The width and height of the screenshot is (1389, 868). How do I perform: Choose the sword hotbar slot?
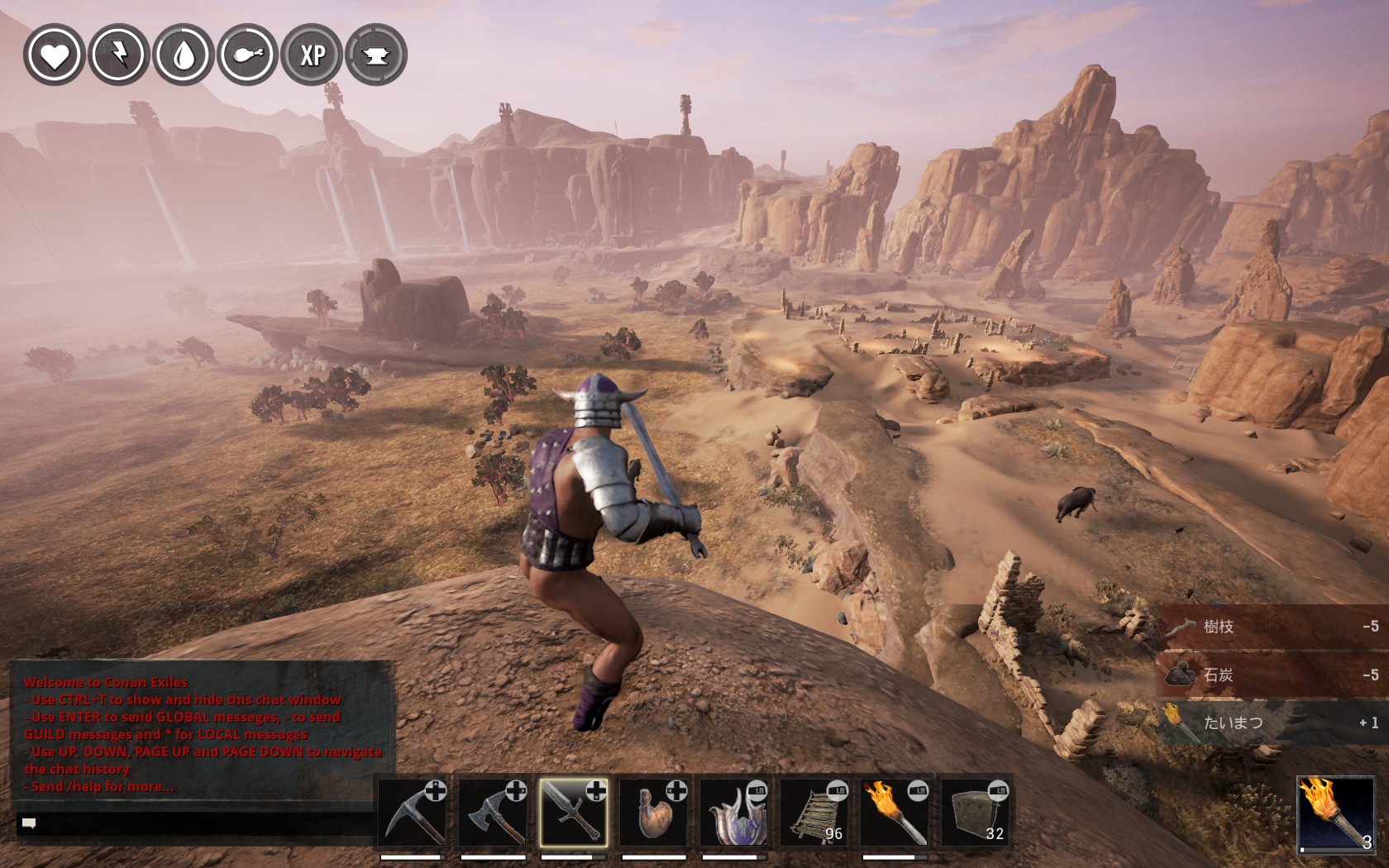[x=574, y=813]
